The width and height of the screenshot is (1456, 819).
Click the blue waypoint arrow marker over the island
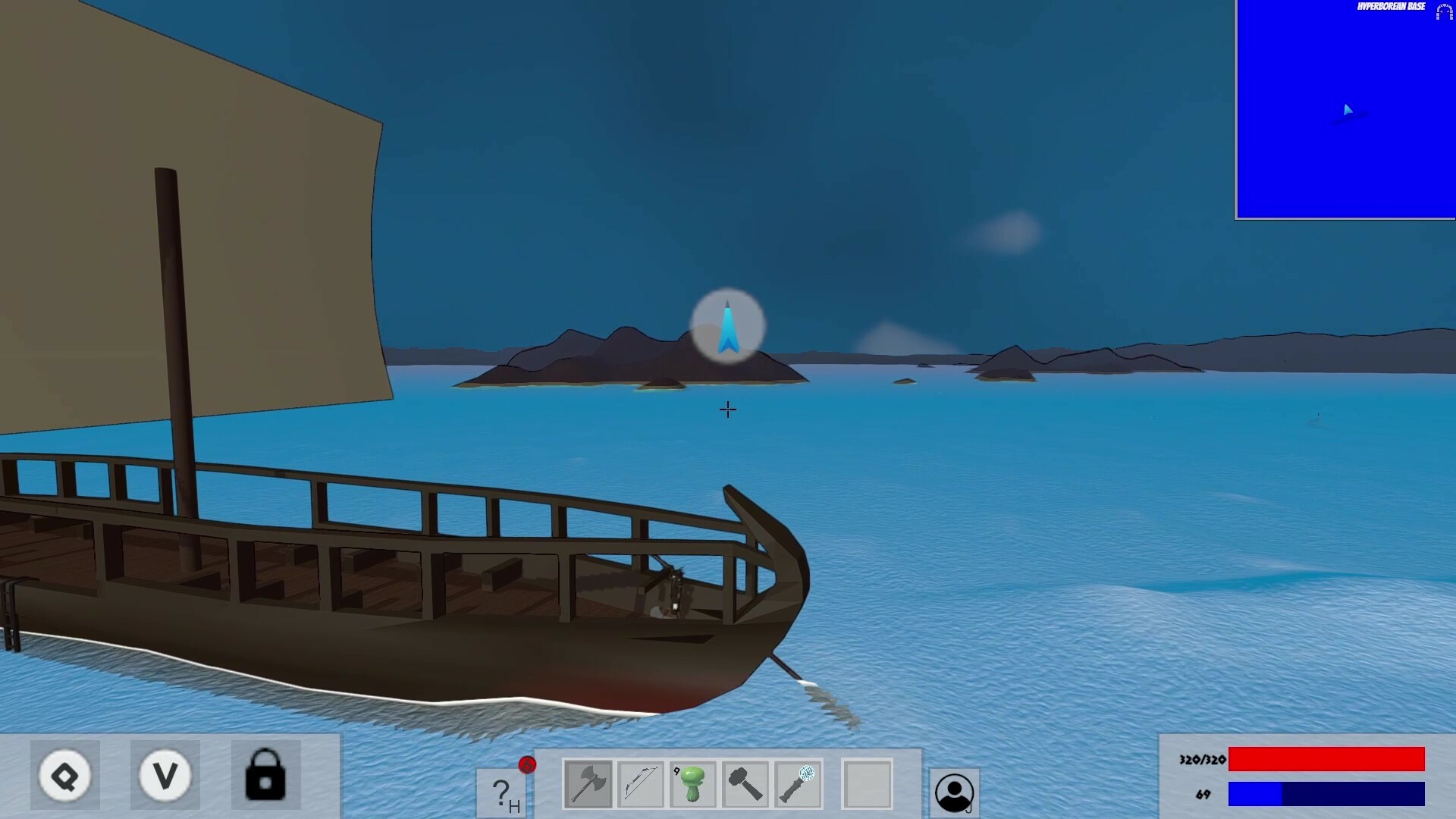click(727, 326)
